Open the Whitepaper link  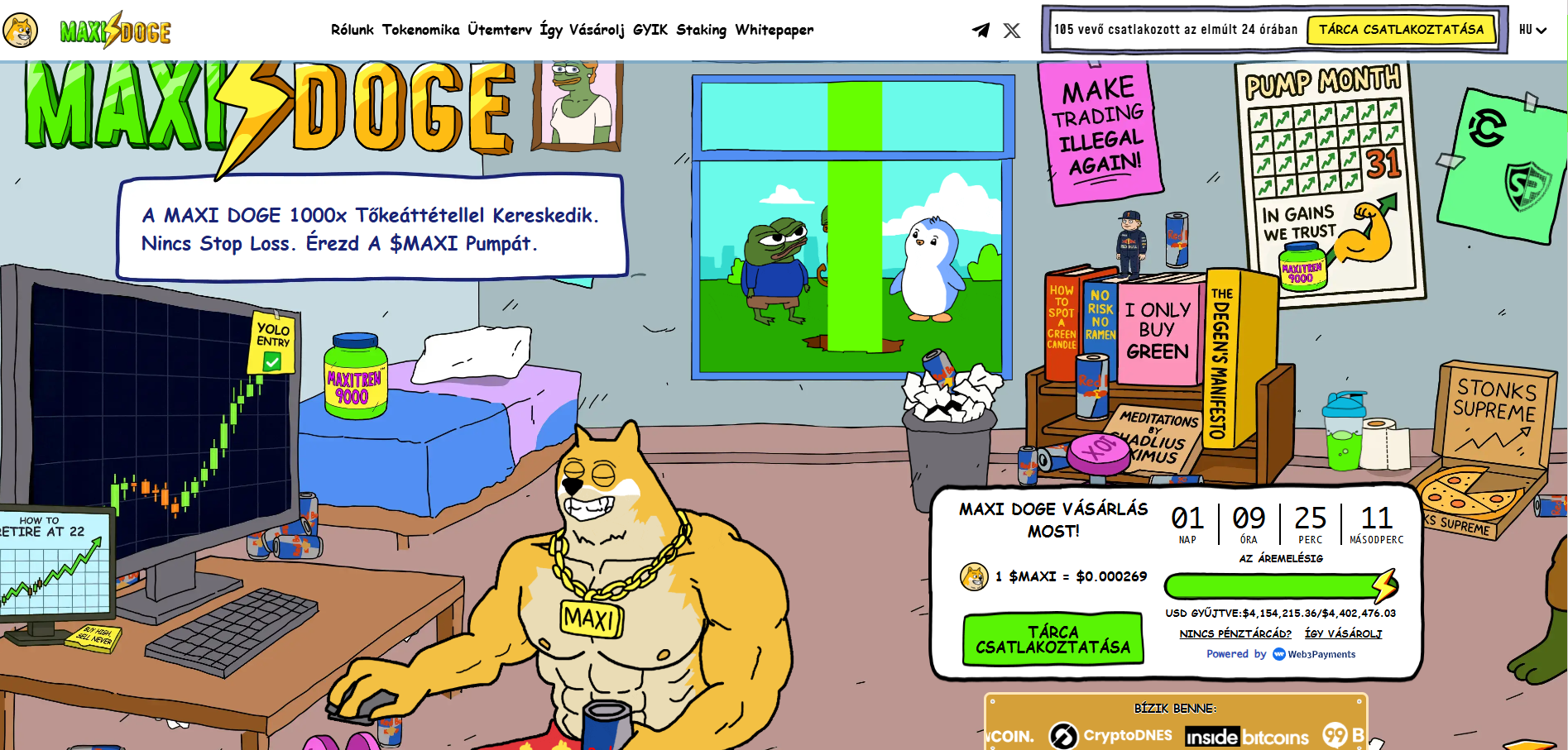tap(774, 30)
